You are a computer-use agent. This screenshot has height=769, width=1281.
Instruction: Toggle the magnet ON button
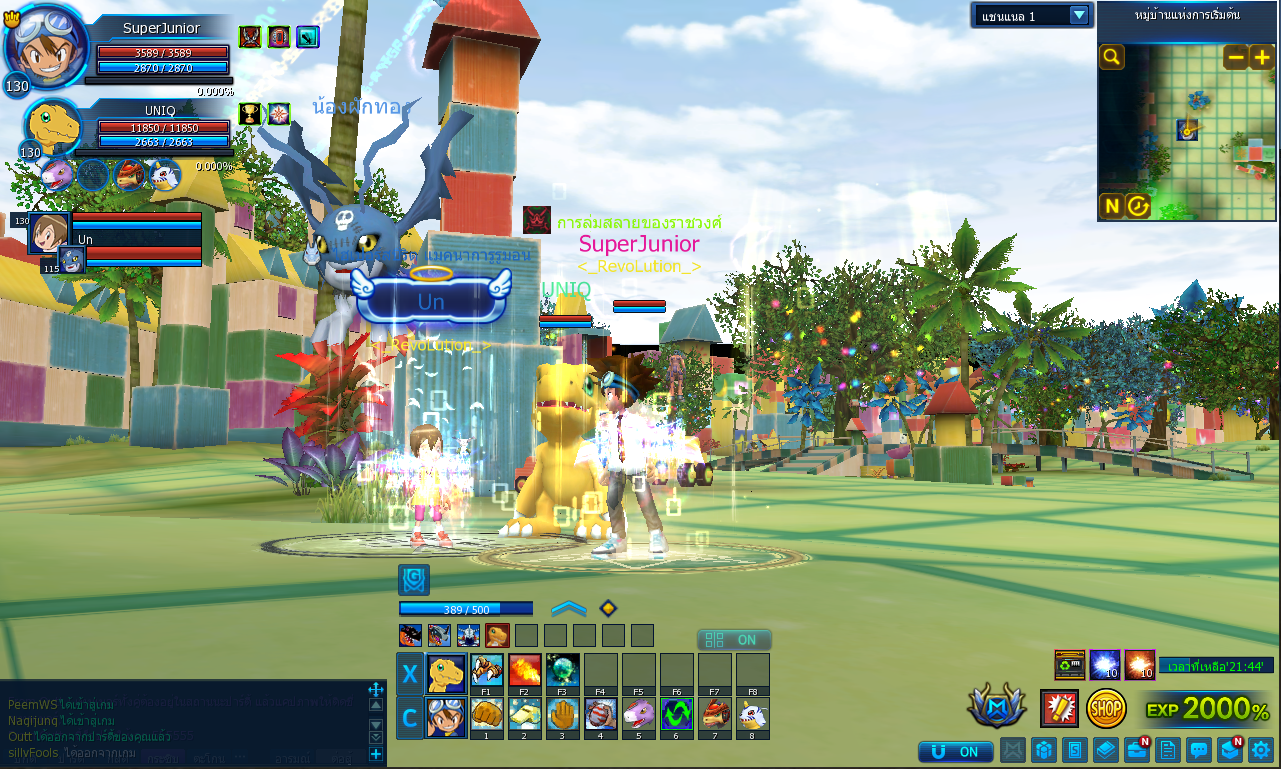955,751
